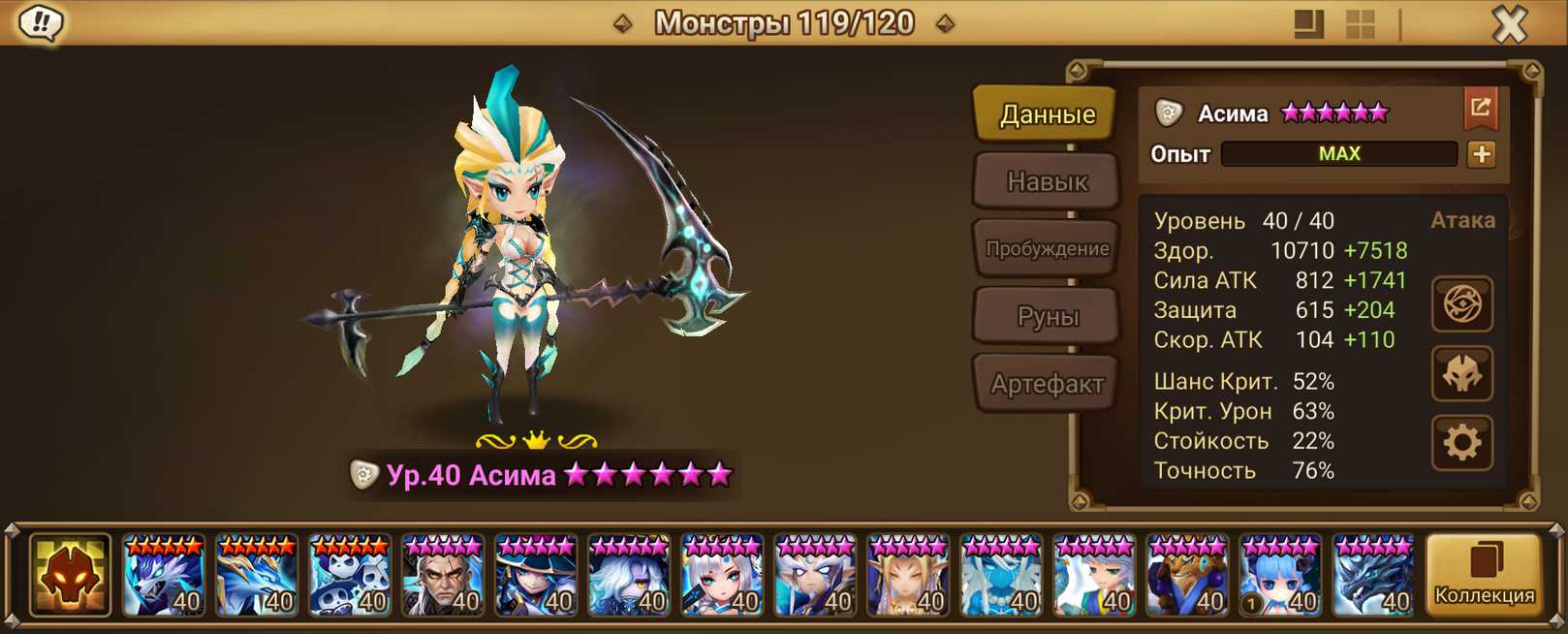This screenshot has width=1568, height=634.
Task: Open the gear settings button
Action: tap(1461, 443)
